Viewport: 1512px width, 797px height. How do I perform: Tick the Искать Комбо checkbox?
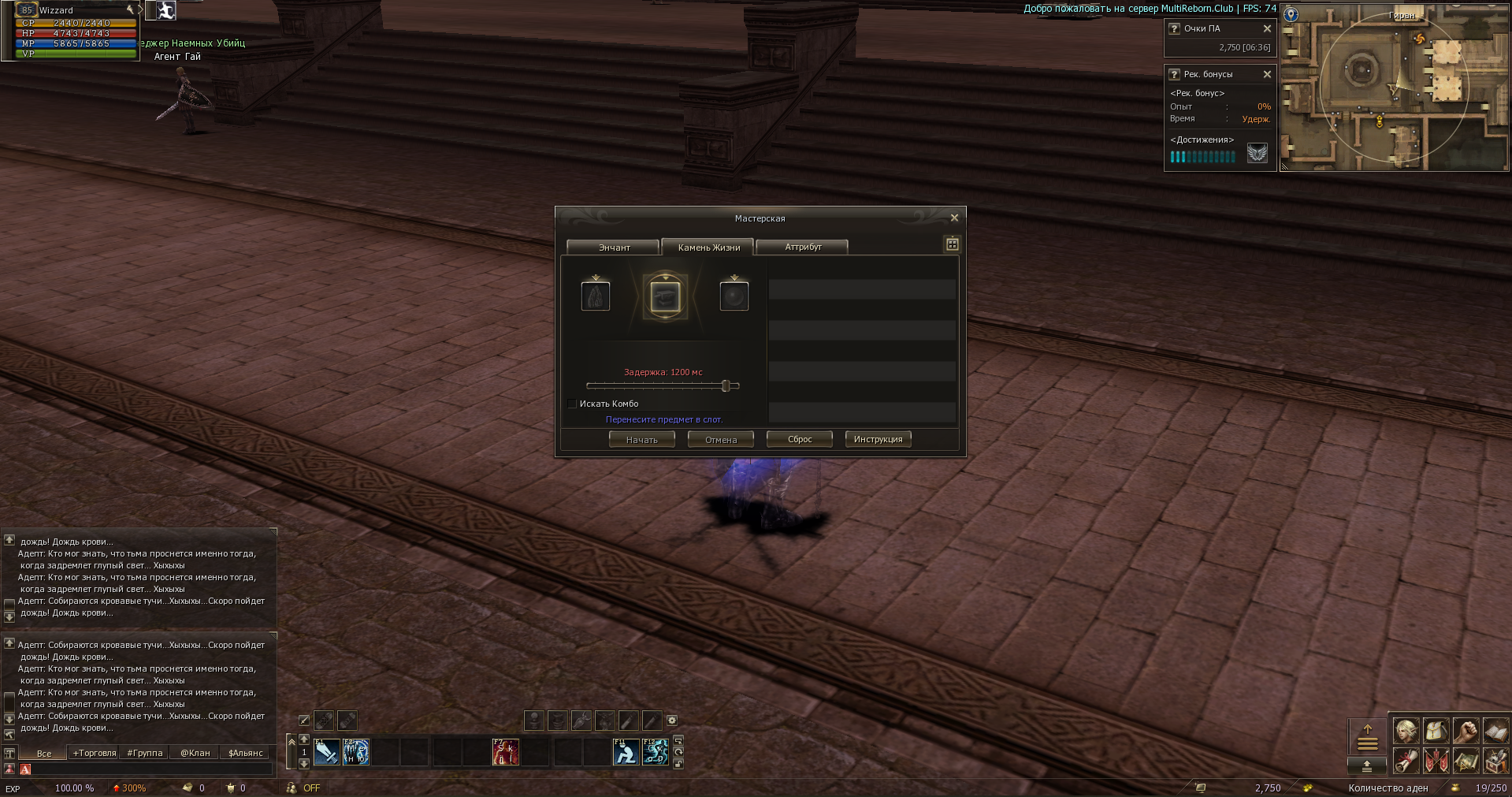[x=572, y=404]
